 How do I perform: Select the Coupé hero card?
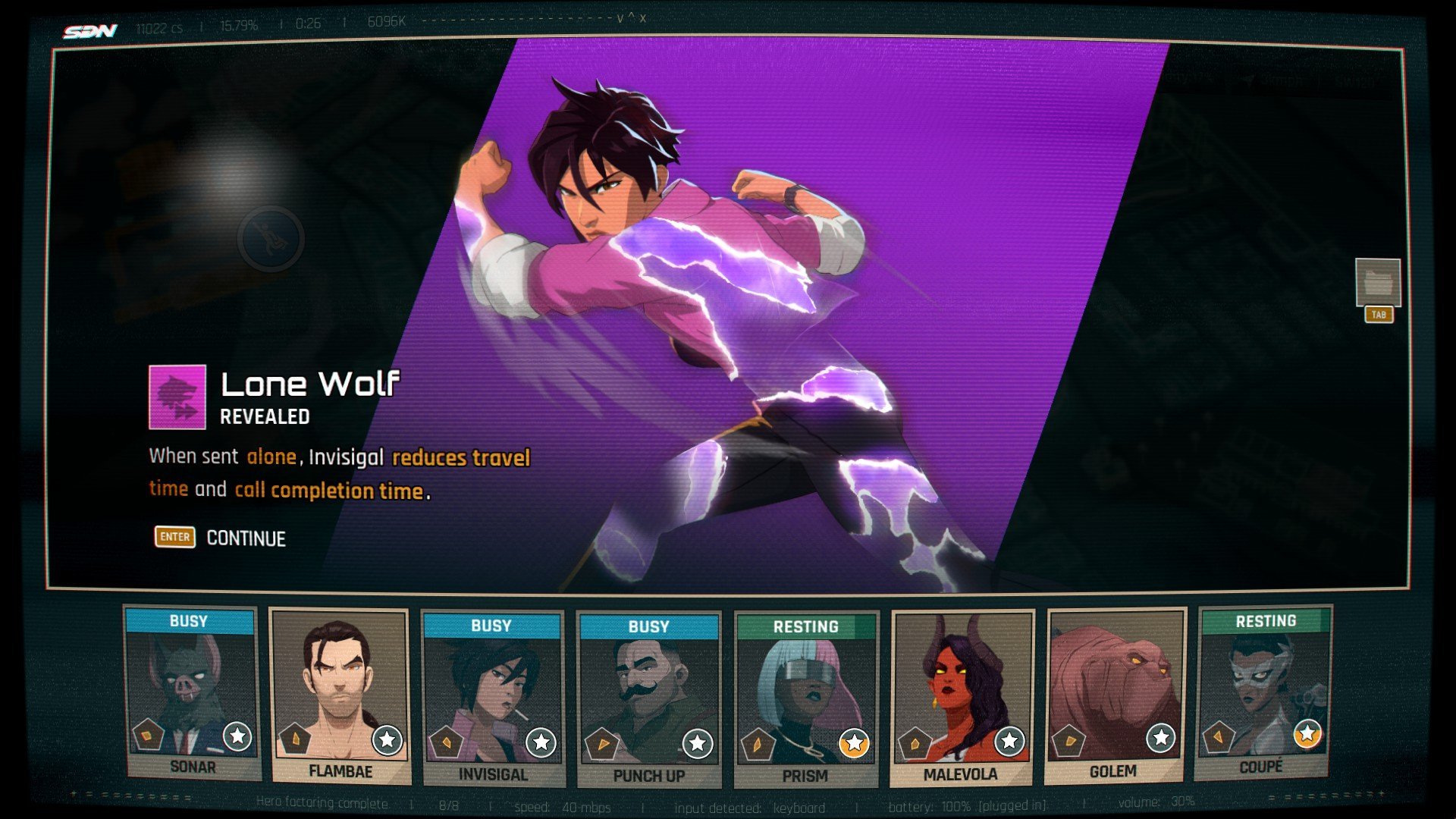tap(1263, 692)
